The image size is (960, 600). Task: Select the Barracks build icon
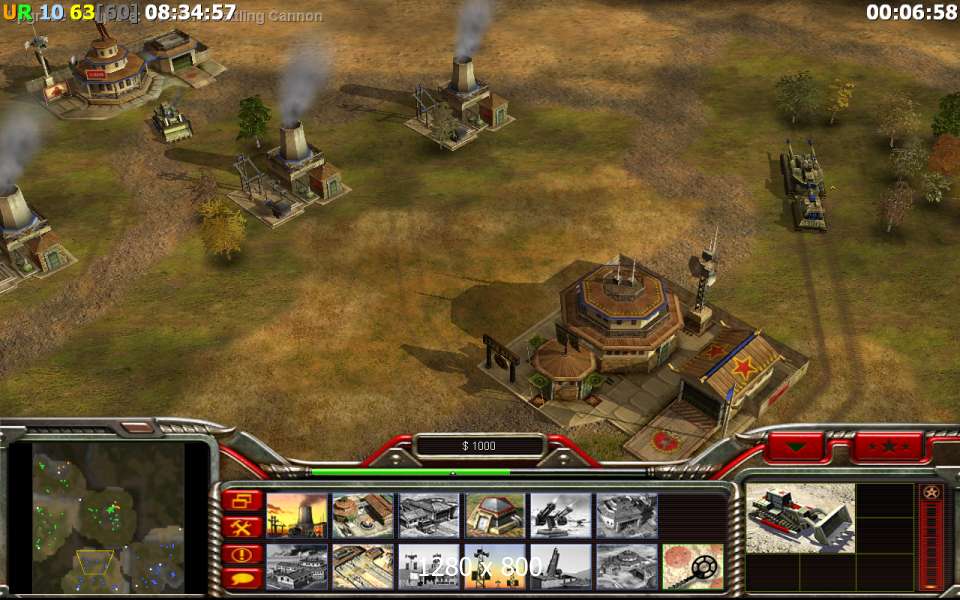click(363, 515)
